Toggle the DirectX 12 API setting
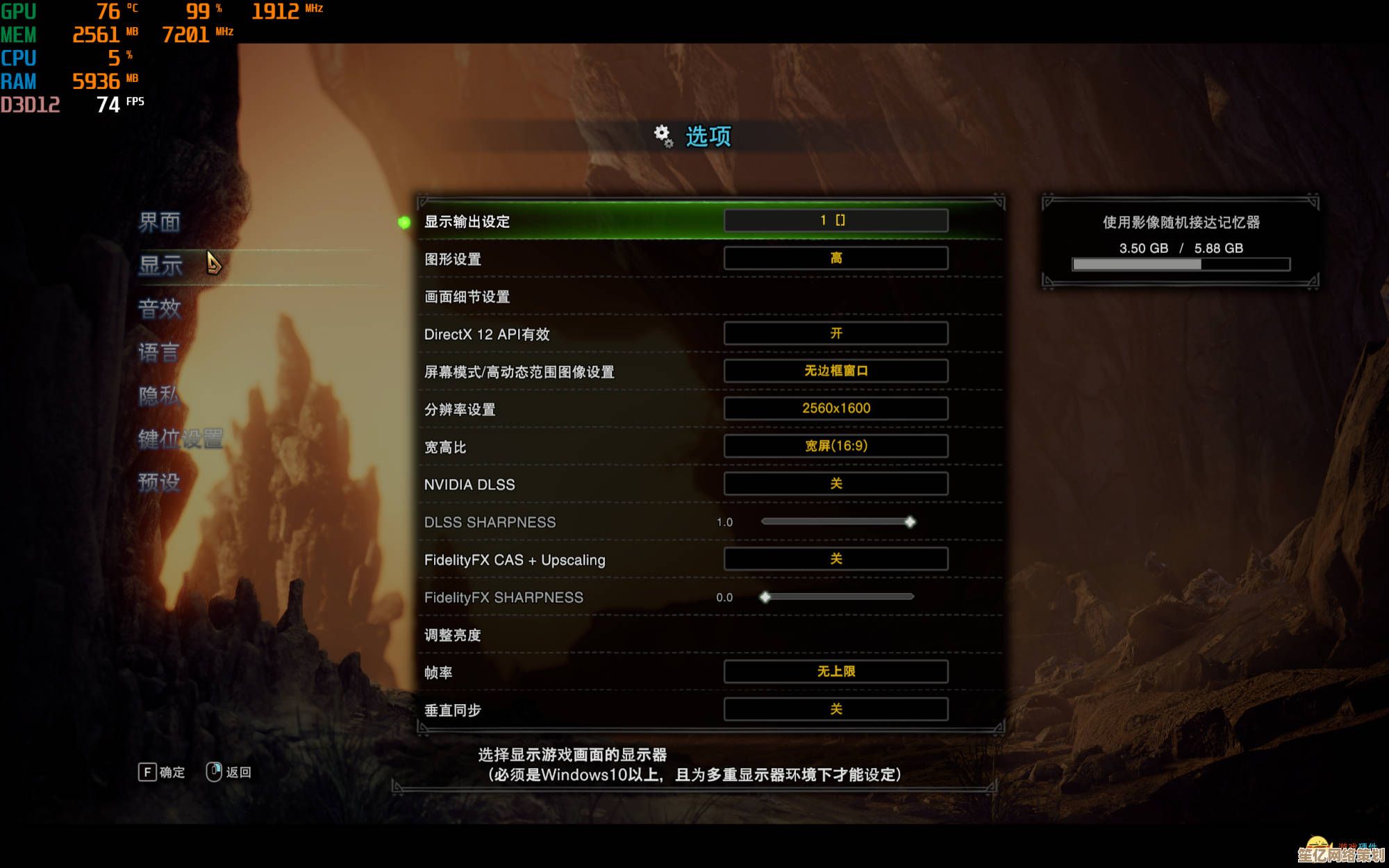The height and width of the screenshot is (868, 1389). 835,333
